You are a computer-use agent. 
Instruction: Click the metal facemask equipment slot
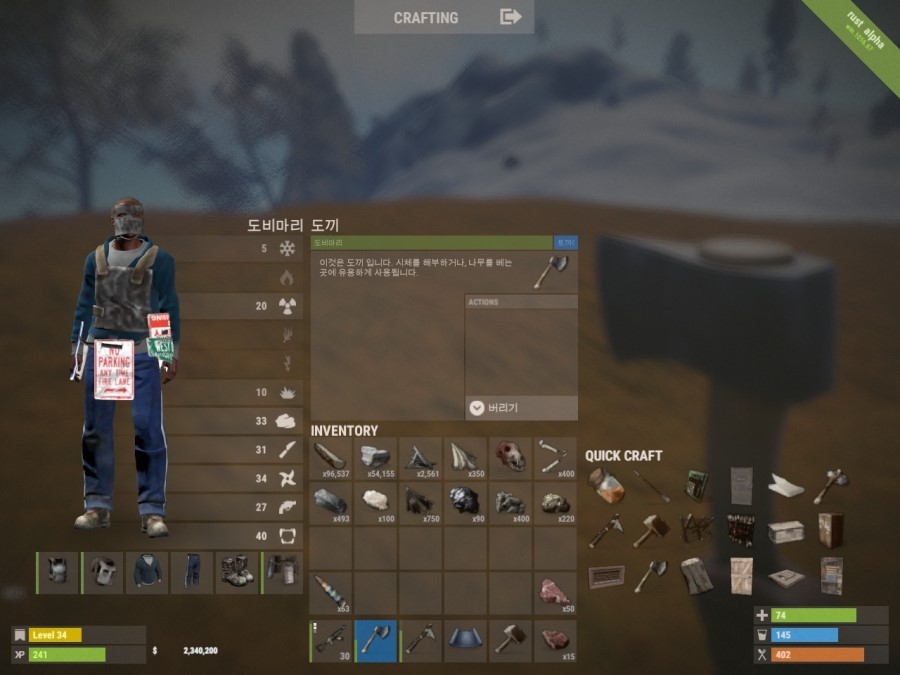click(103, 573)
